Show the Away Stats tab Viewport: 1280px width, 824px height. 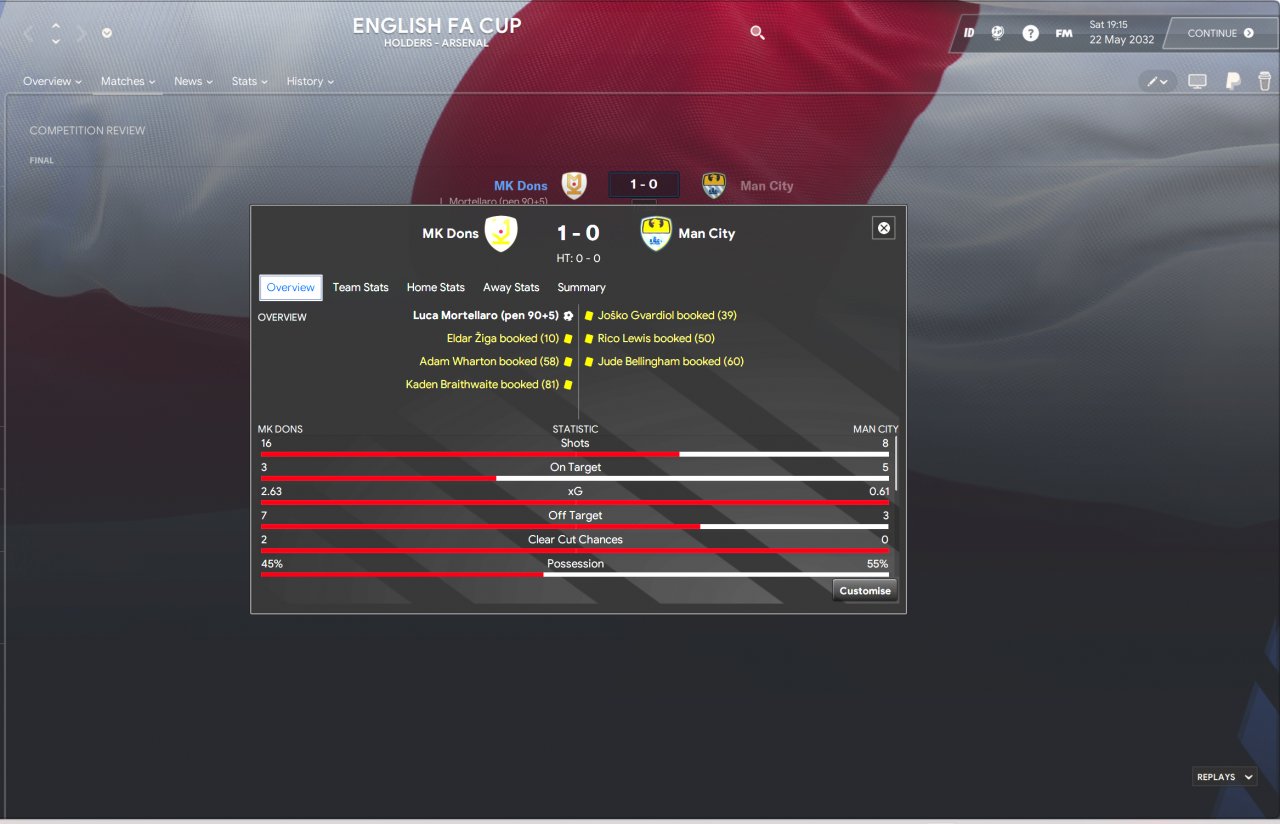[511, 287]
